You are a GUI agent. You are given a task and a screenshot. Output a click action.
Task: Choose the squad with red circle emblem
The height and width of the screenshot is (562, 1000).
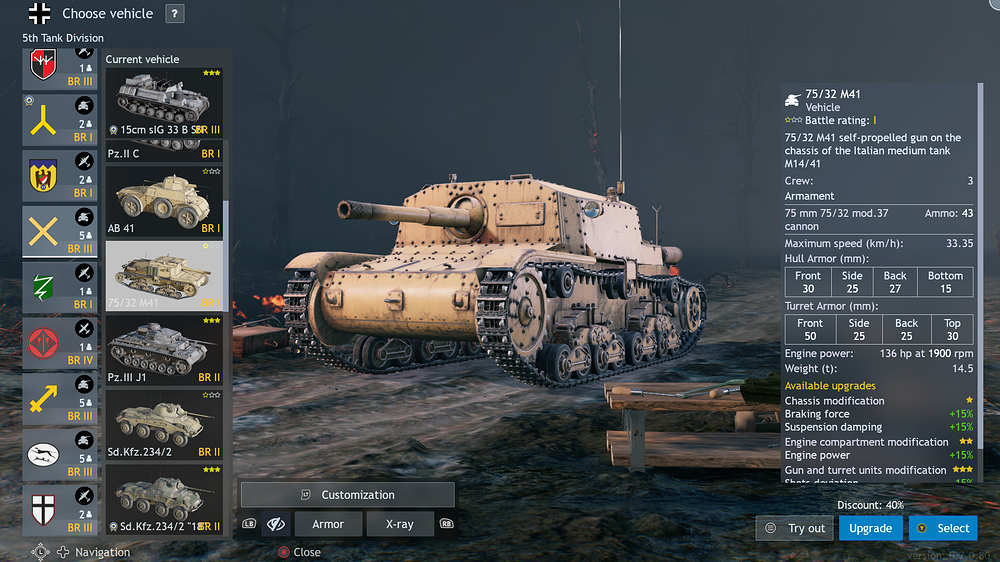[x=59, y=342]
